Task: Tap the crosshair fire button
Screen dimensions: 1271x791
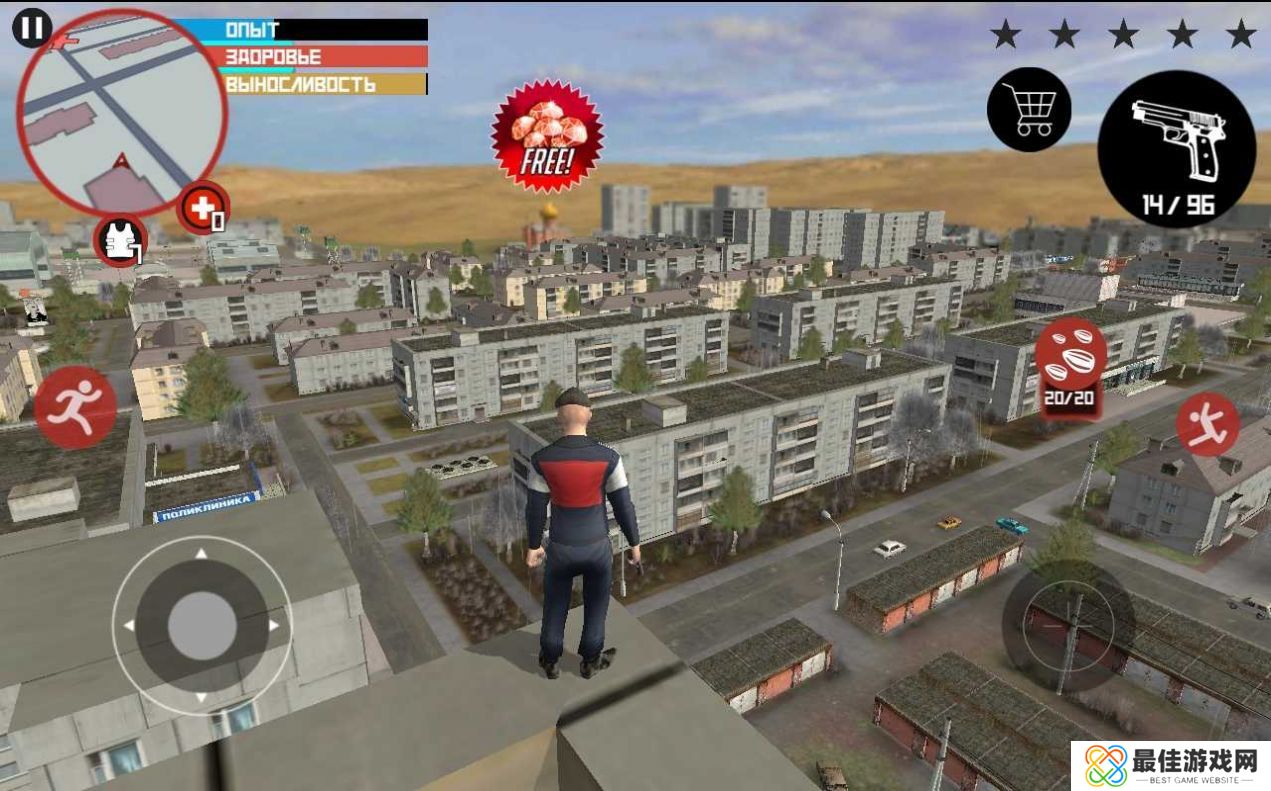Action: point(1068,627)
